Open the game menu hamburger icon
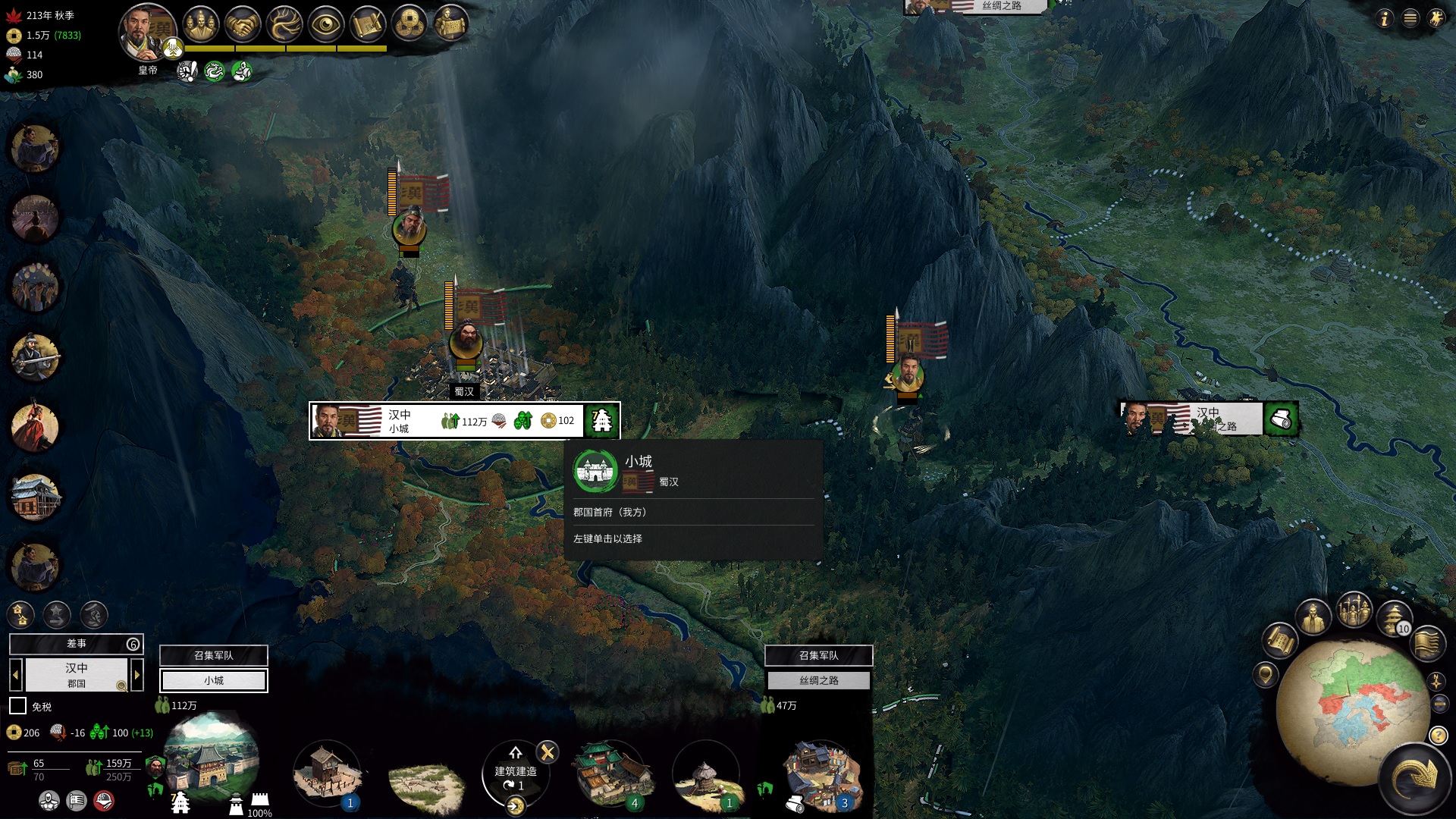Viewport: 1456px width, 819px height. click(1410, 18)
